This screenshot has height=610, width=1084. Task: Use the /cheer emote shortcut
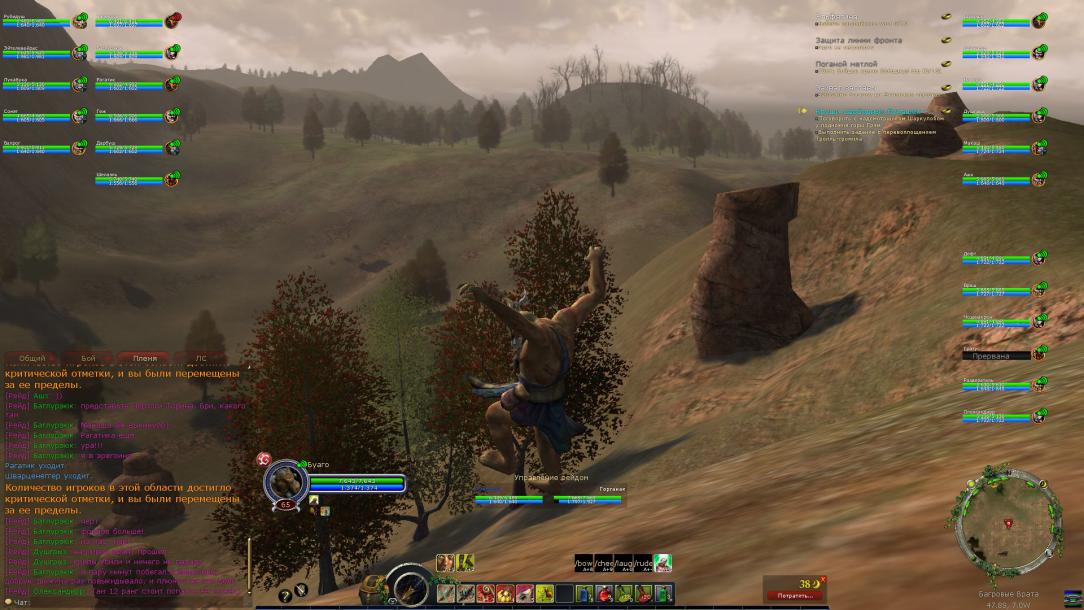[604, 563]
